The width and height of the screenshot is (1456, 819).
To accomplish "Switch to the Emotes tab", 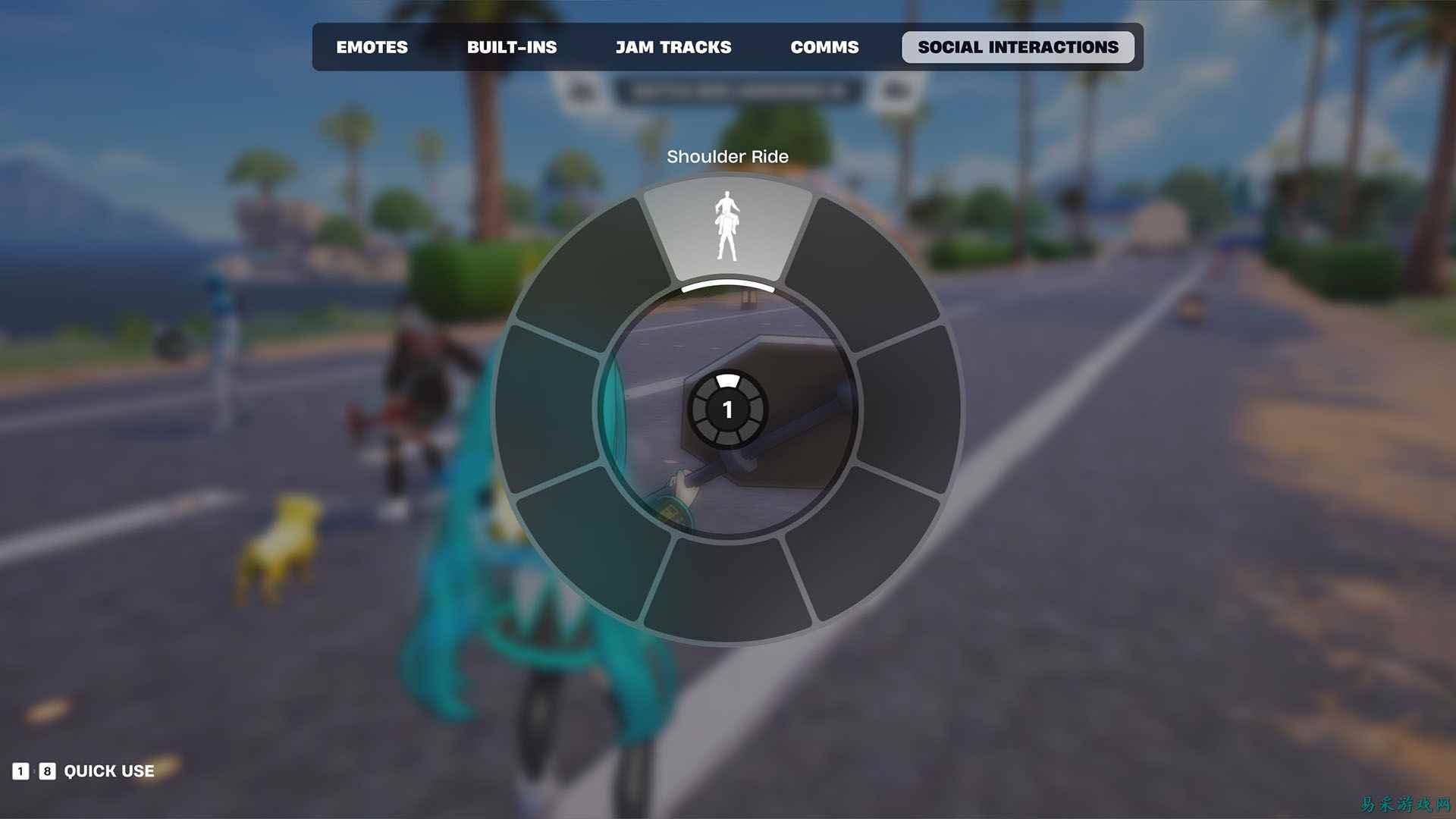I will 372,47.
